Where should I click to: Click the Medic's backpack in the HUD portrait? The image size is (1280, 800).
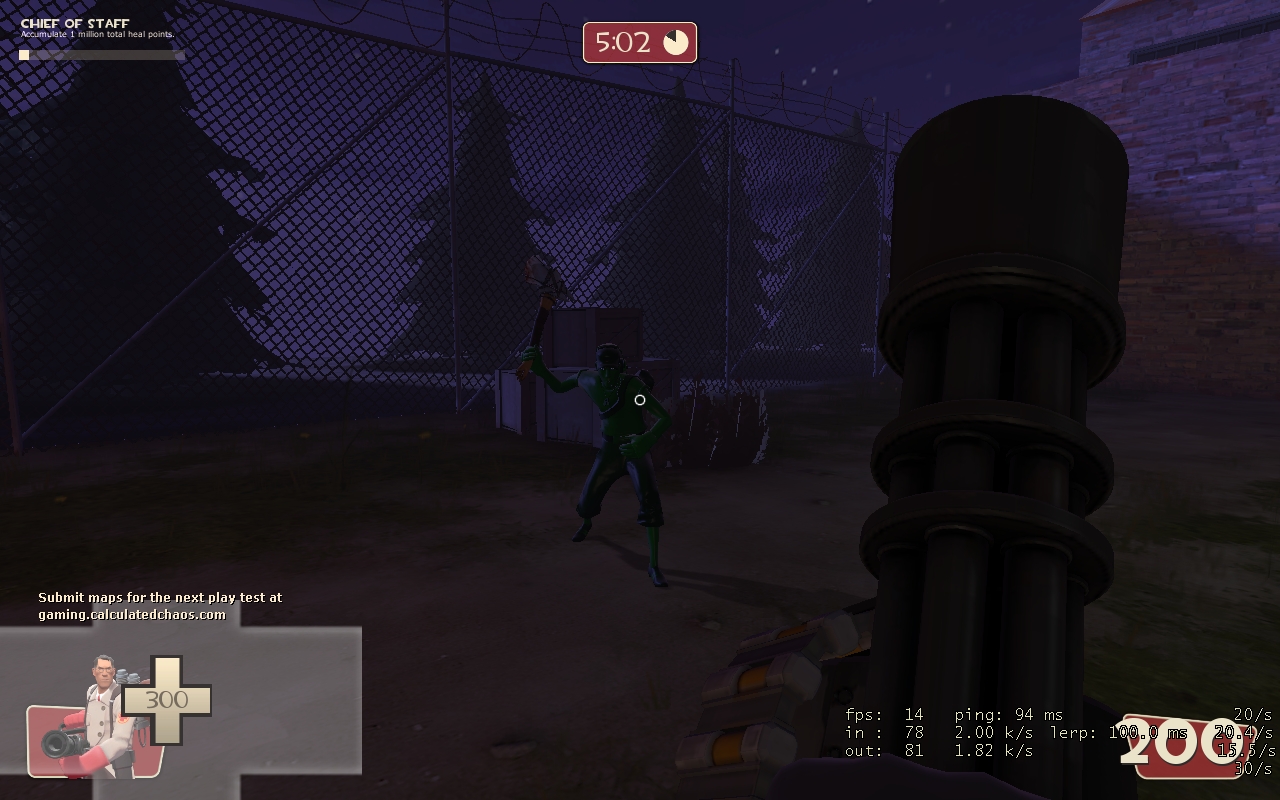(x=128, y=676)
